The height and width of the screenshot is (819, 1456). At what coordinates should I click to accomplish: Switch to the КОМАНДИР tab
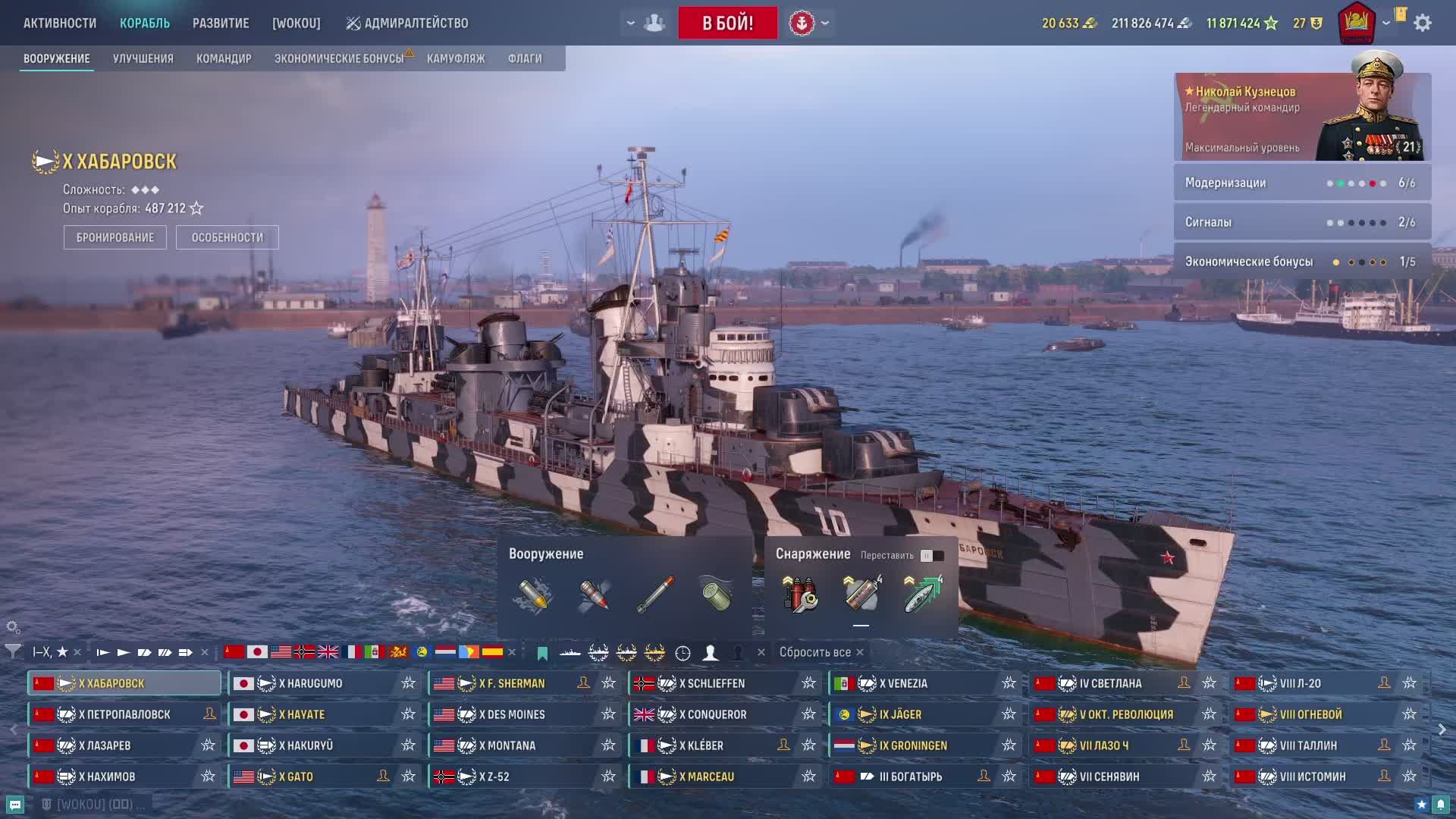point(224,58)
